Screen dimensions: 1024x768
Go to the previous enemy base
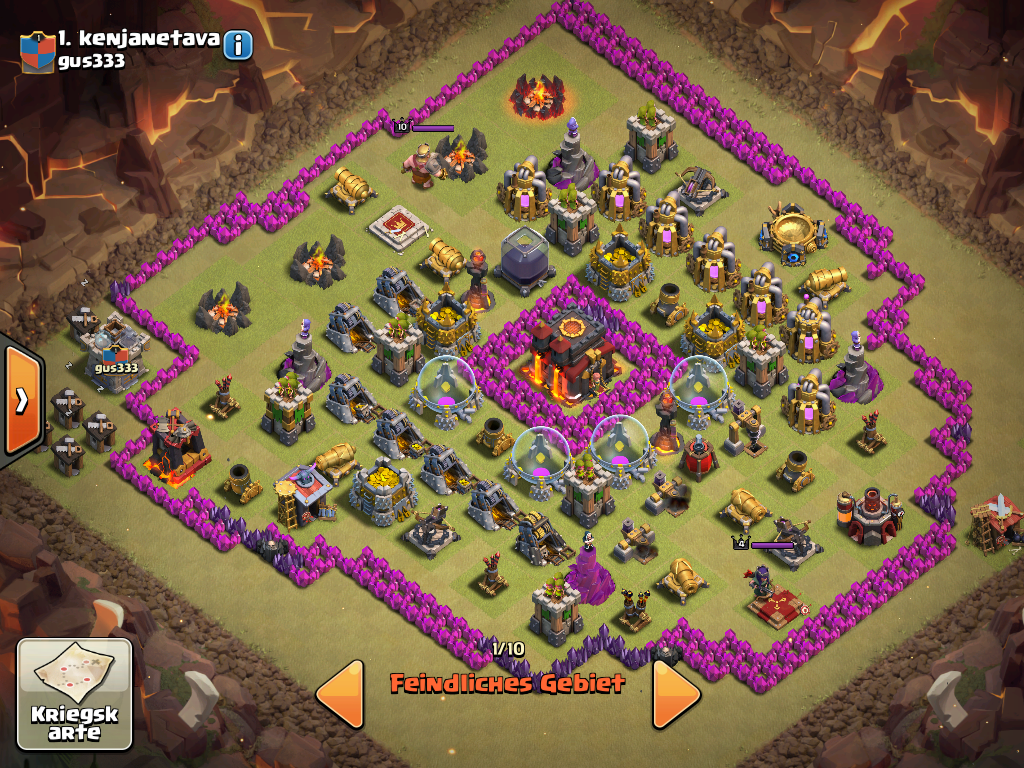[340, 693]
